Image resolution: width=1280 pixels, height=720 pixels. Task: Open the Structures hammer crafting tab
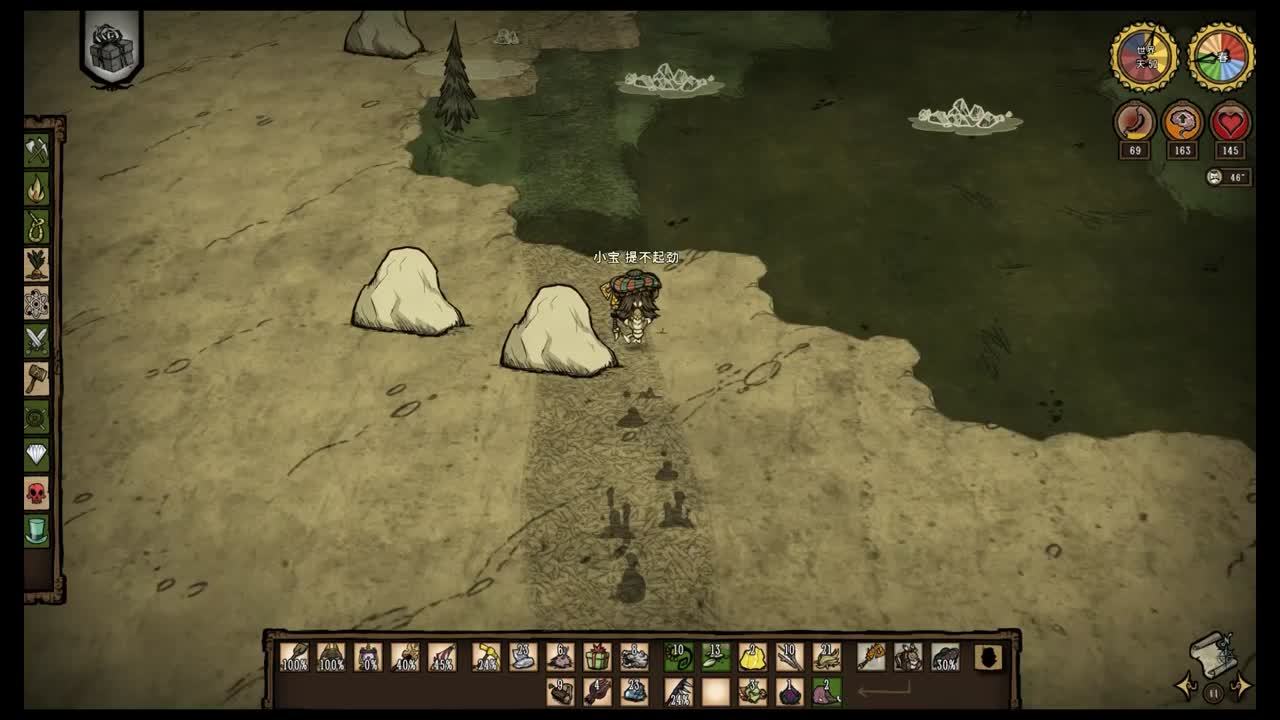37,378
